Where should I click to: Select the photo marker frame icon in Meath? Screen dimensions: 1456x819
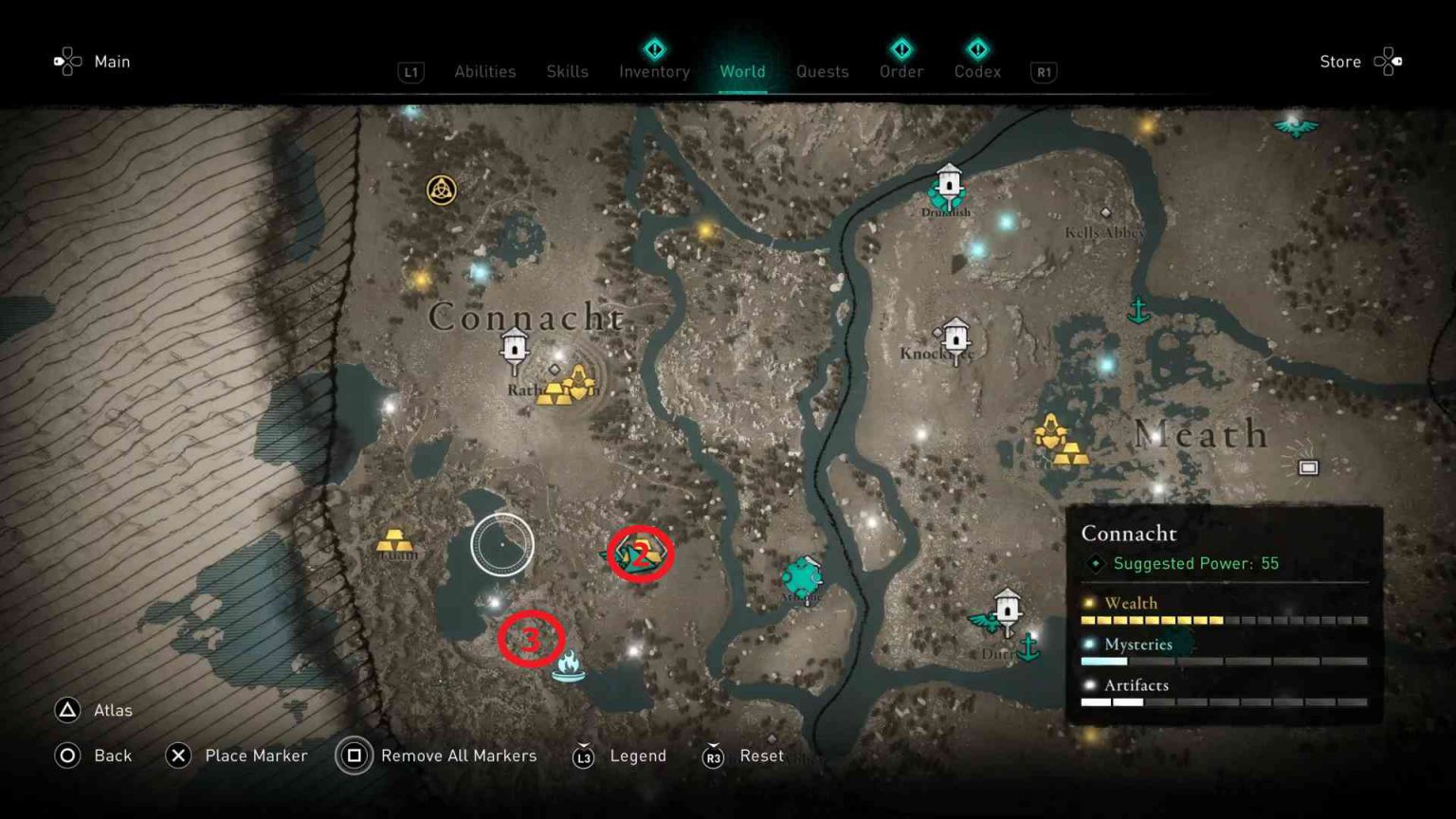click(1308, 467)
